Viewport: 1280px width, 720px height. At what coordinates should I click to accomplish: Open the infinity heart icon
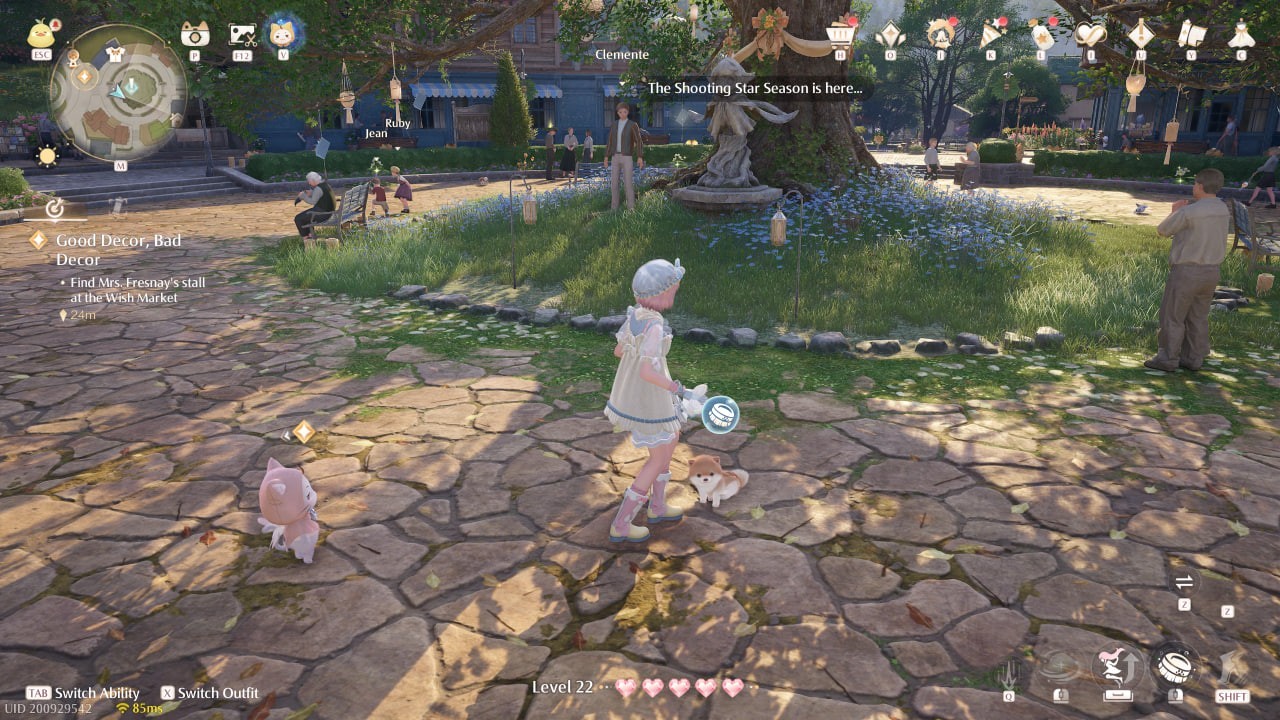point(1090,34)
